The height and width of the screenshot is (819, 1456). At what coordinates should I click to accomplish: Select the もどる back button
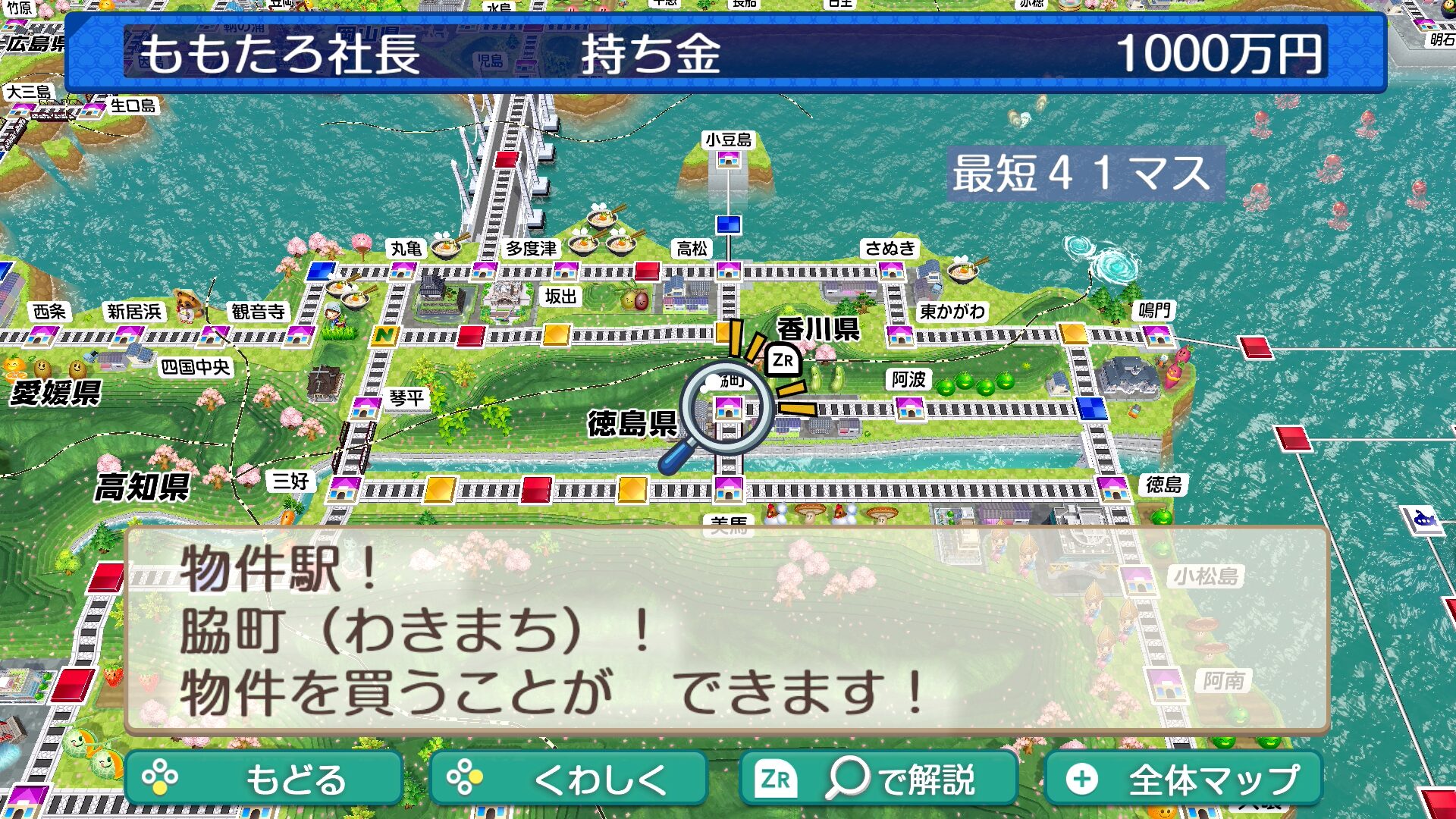(264, 779)
